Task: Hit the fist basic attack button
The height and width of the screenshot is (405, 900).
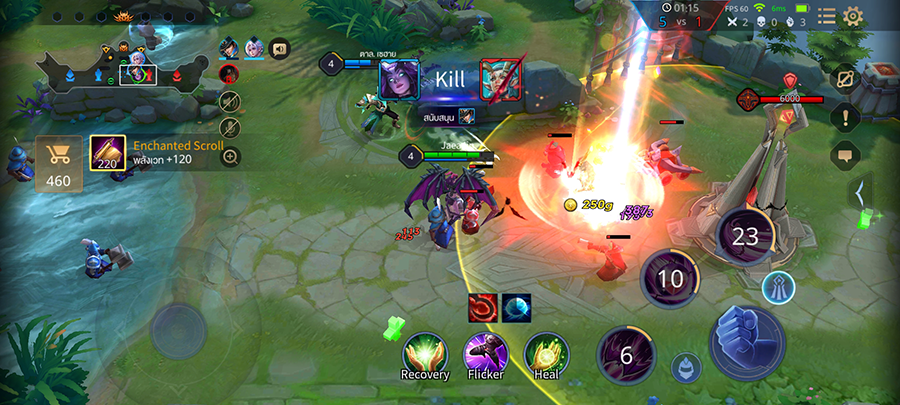Action: (746, 340)
